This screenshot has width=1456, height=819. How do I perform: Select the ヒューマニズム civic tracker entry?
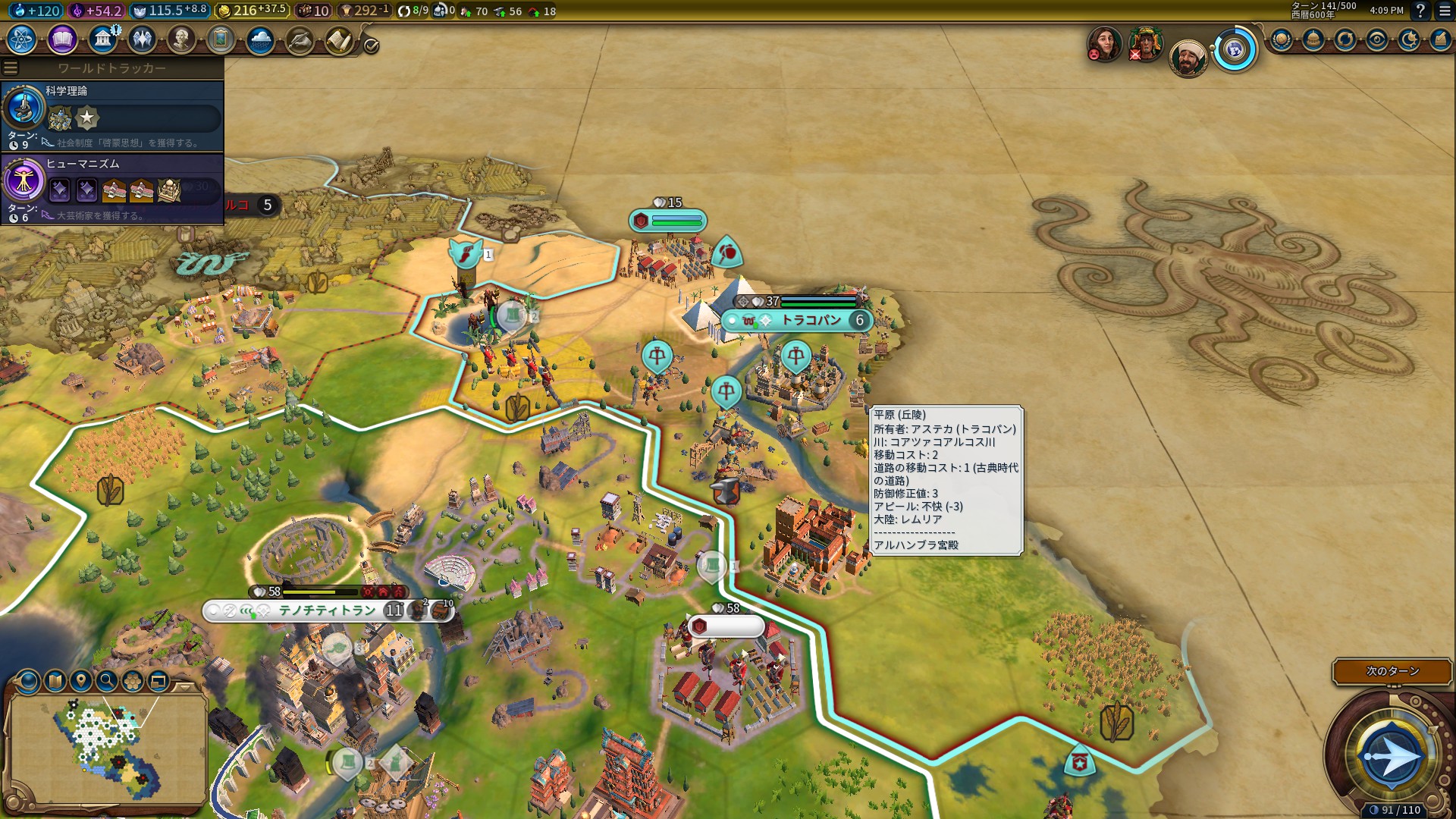112,188
